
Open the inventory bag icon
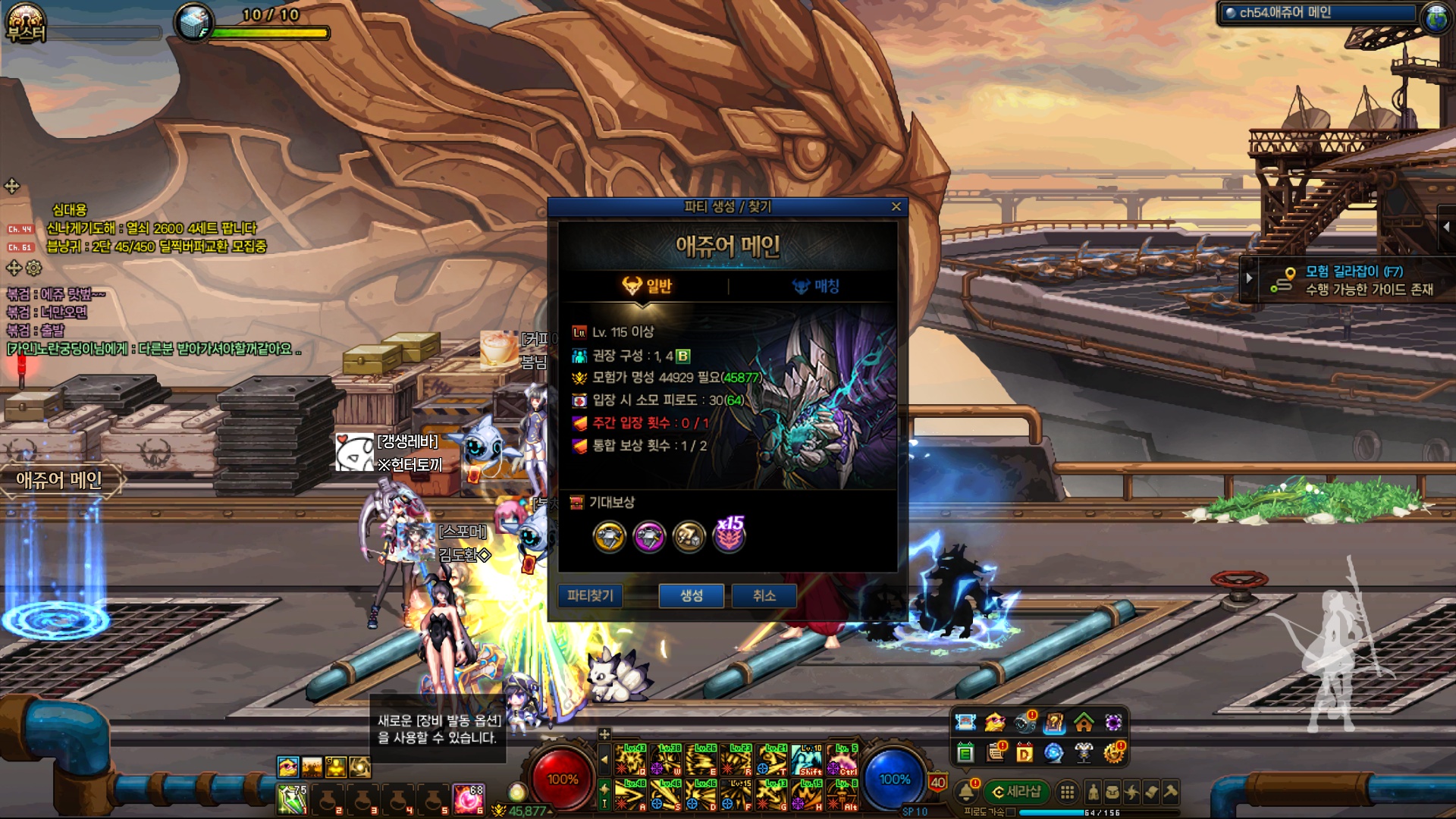click(1112, 792)
